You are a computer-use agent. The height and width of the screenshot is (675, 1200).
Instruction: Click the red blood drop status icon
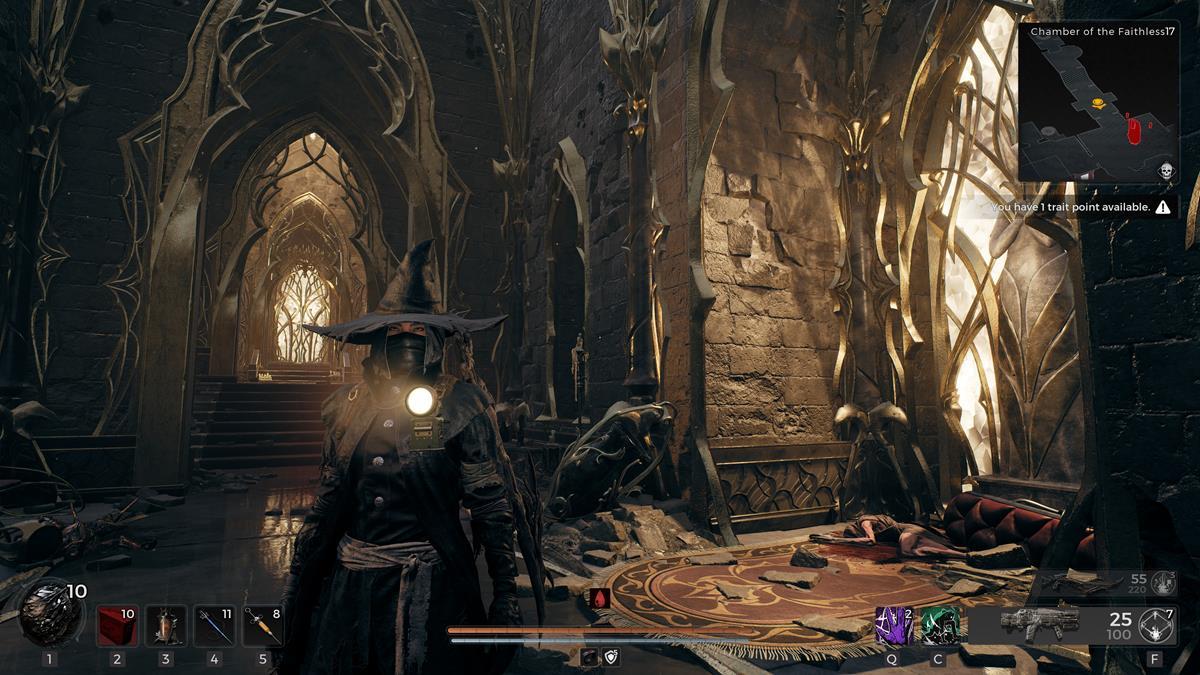point(600,598)
